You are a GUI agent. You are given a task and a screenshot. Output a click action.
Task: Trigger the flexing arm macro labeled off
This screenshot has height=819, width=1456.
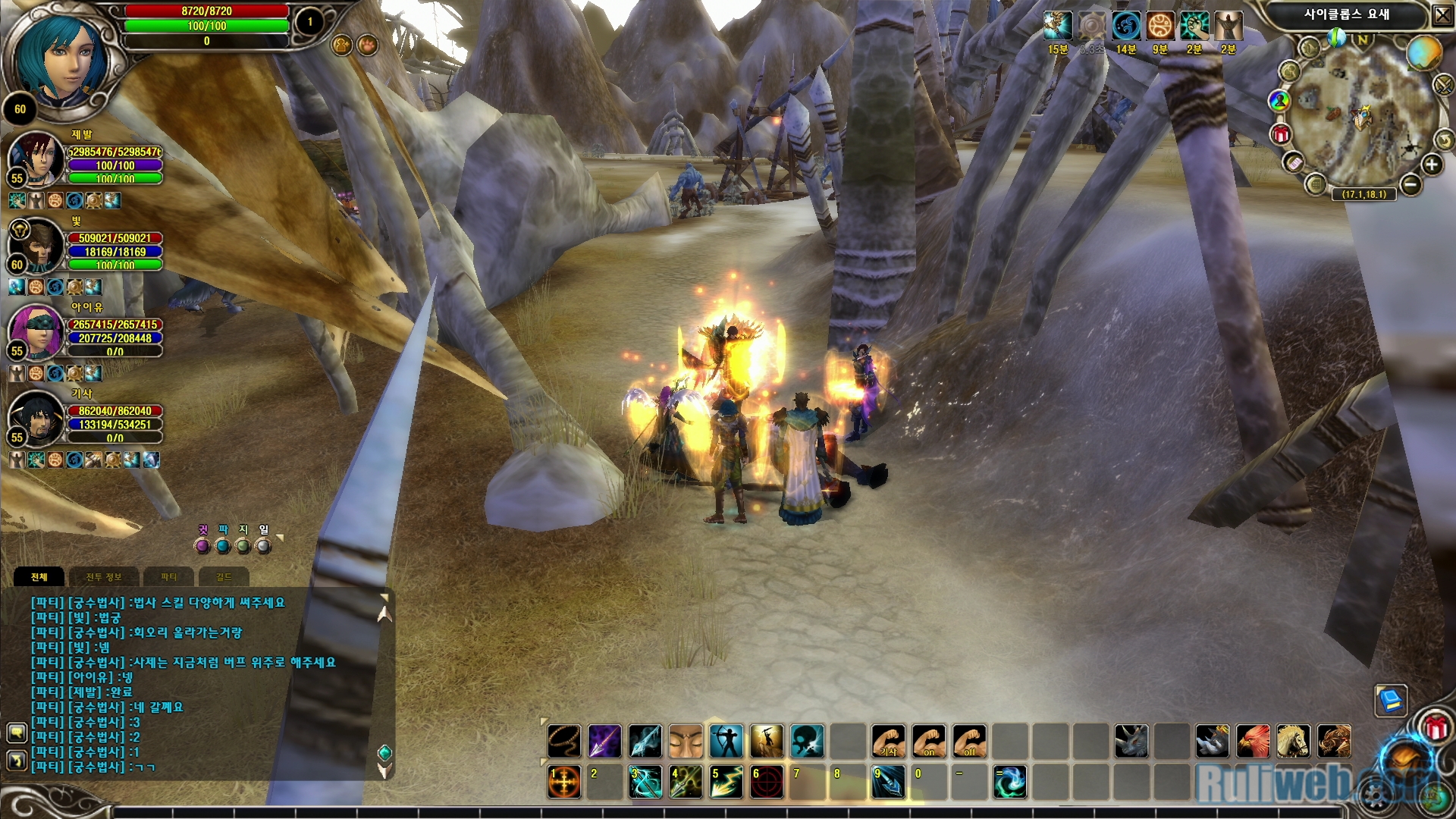click(970, 741)
